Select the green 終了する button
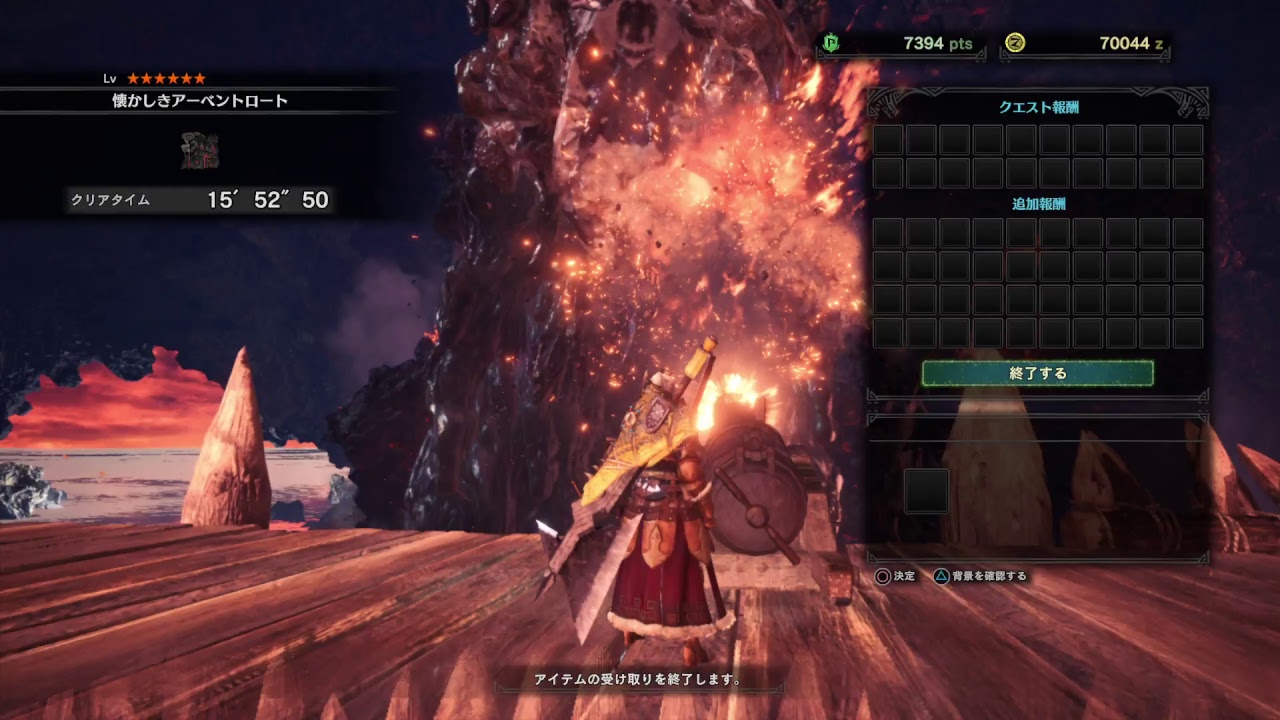 click(x=1037, y=374)
